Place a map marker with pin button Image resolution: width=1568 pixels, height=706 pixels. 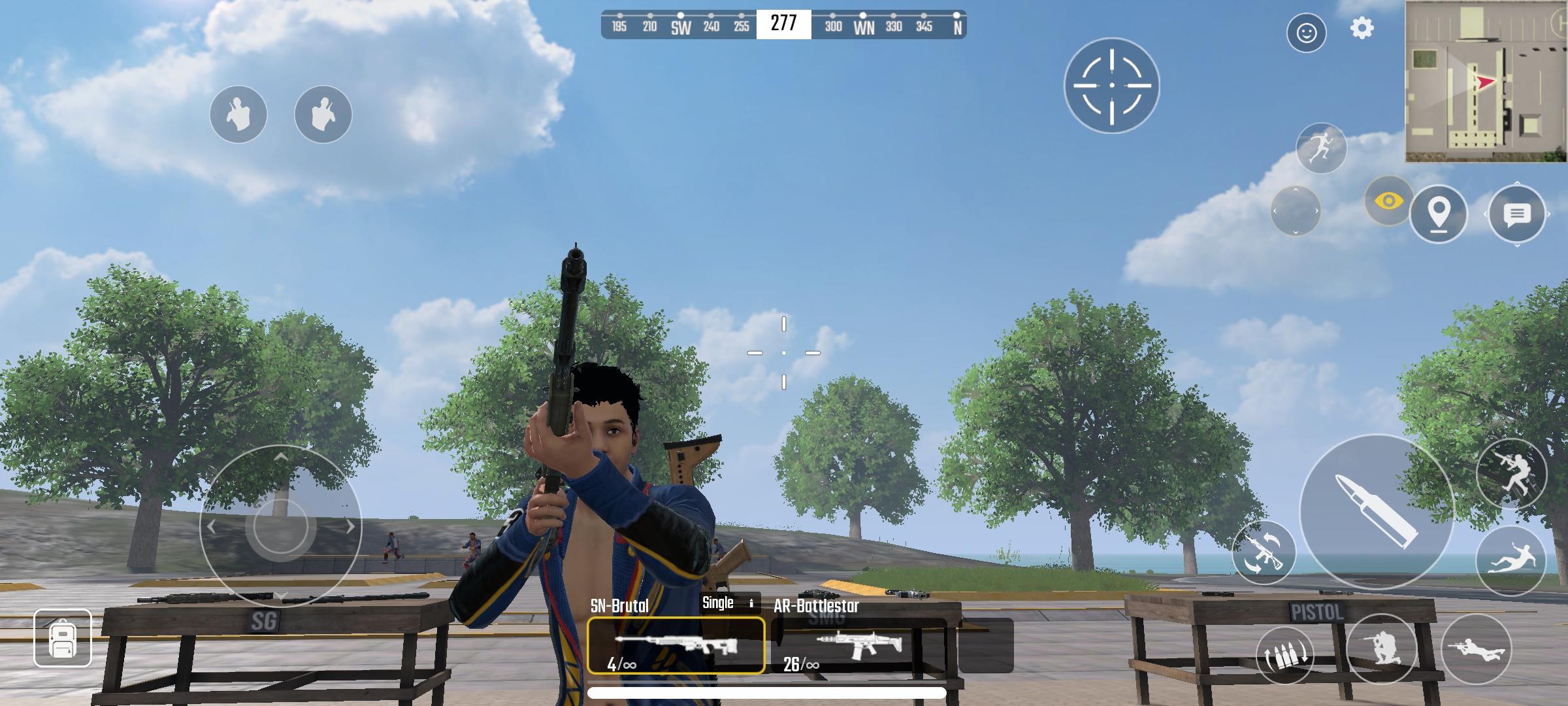coord(1438,214)
